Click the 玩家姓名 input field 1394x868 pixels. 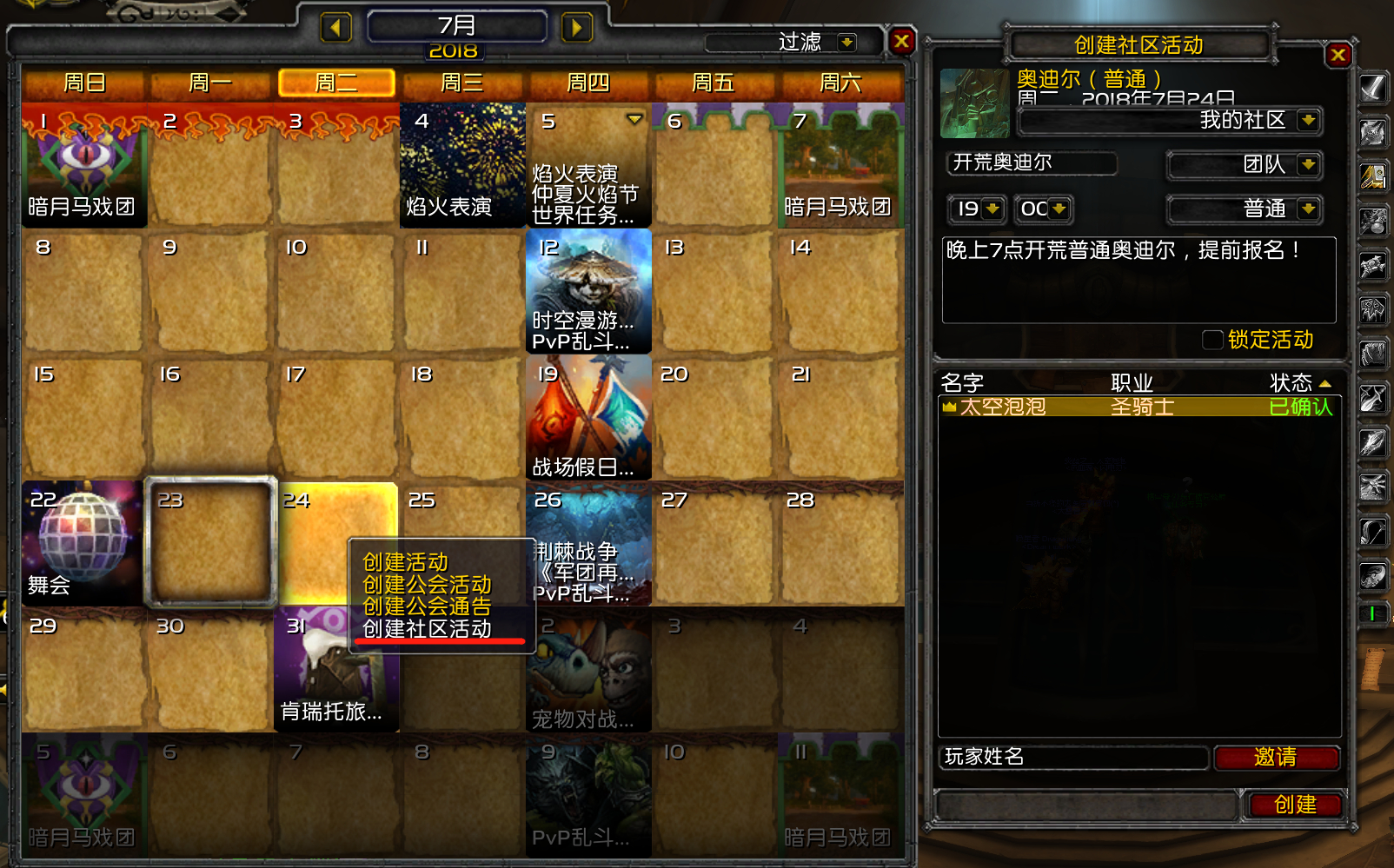tap(1069, 758)
